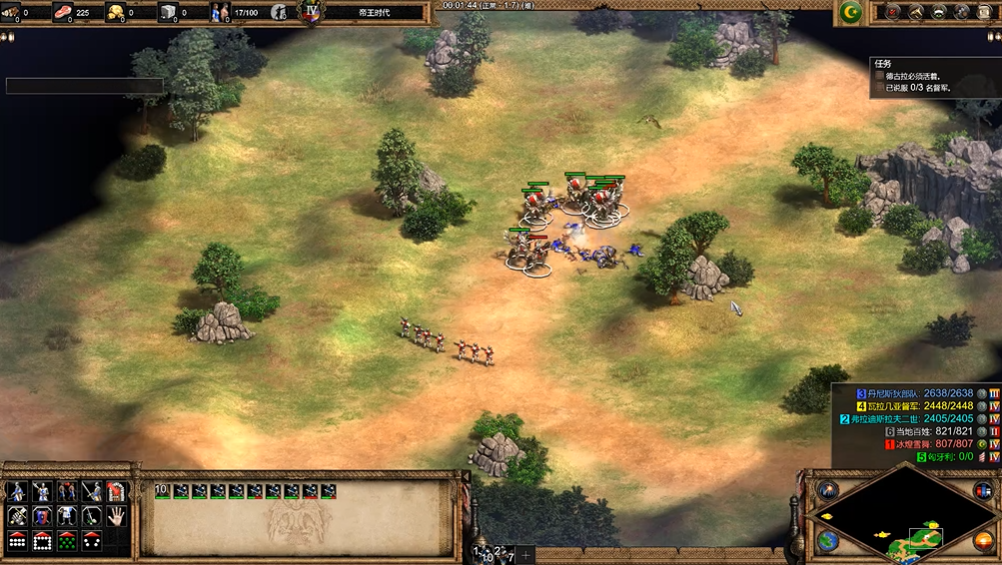Open the diplomacy horn button
The image size is (1002, 565).
click(915, 12)
